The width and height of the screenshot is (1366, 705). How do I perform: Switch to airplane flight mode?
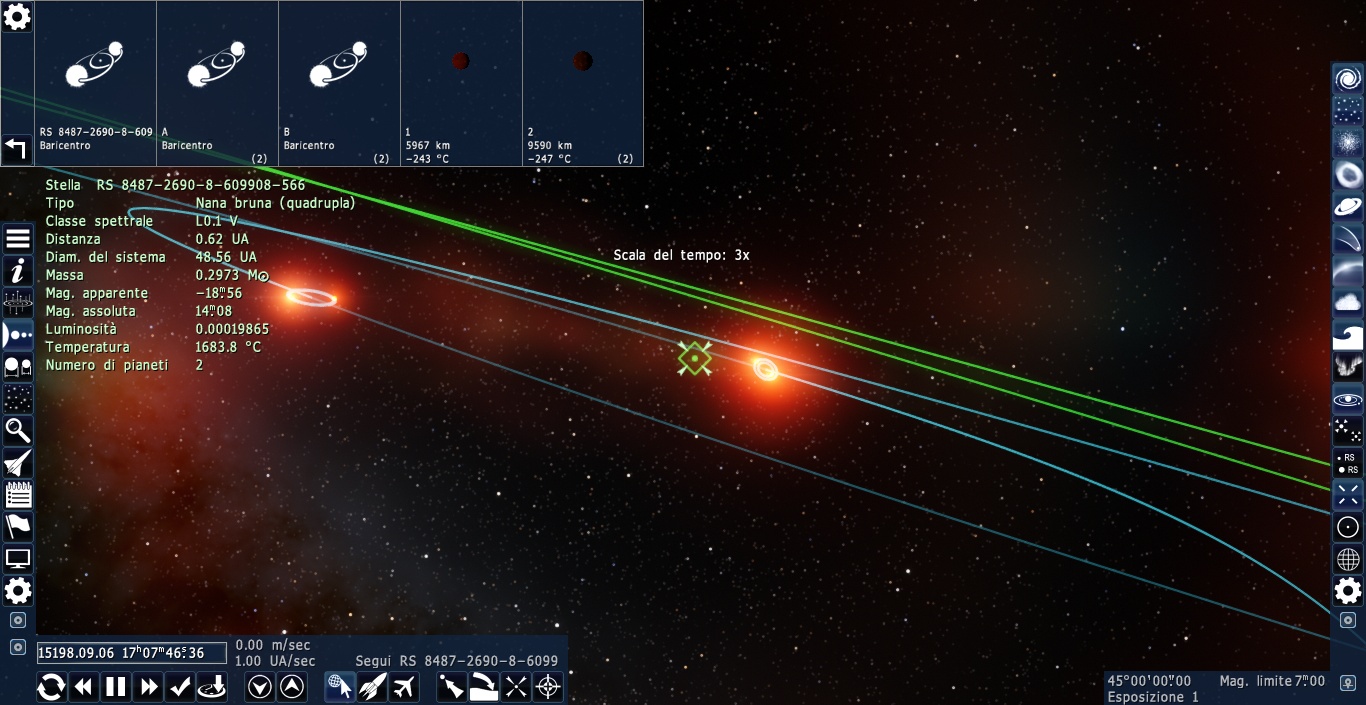tap(404, 687)
